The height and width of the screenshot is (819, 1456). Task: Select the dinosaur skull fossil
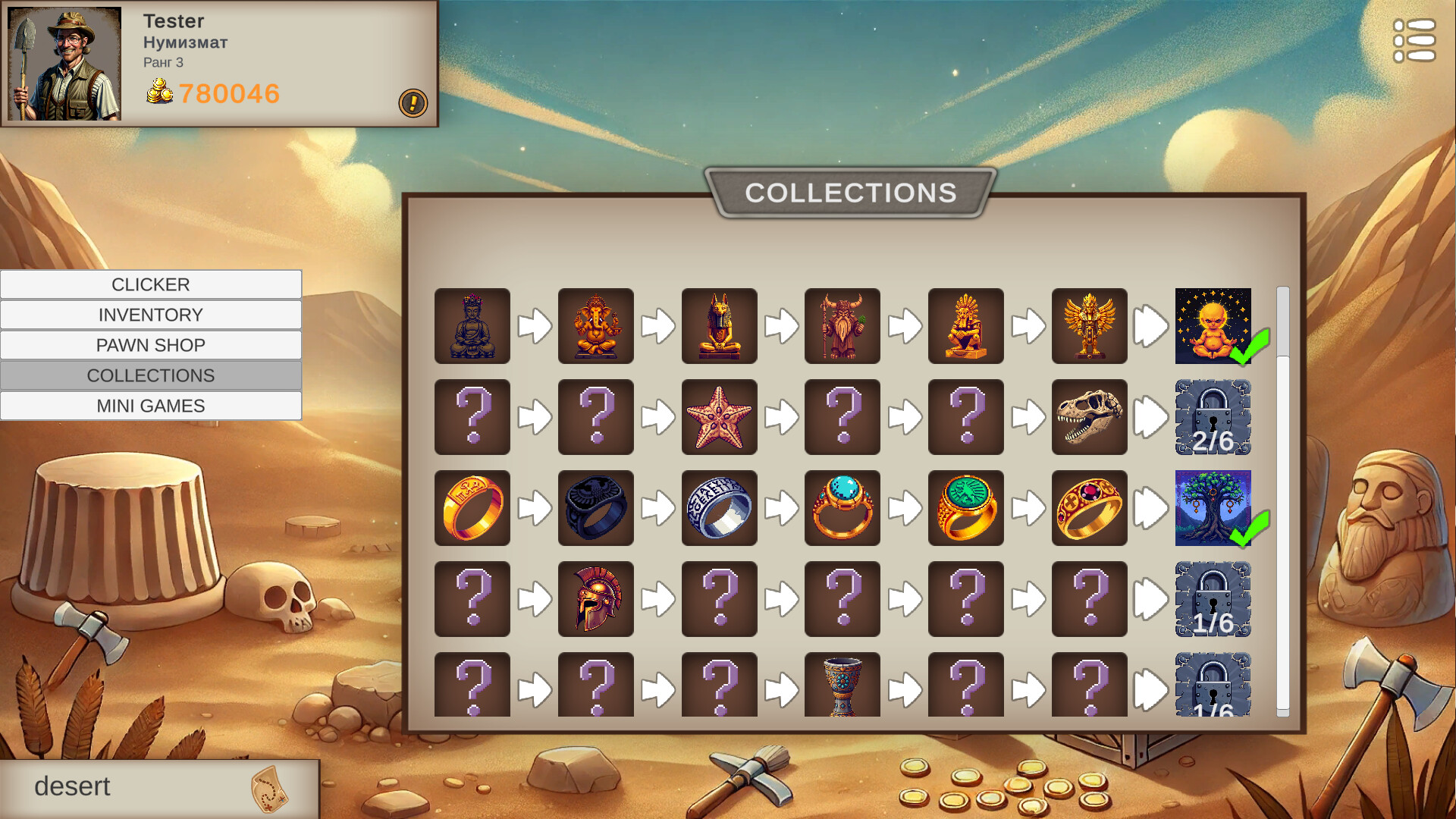point(1090,416)
